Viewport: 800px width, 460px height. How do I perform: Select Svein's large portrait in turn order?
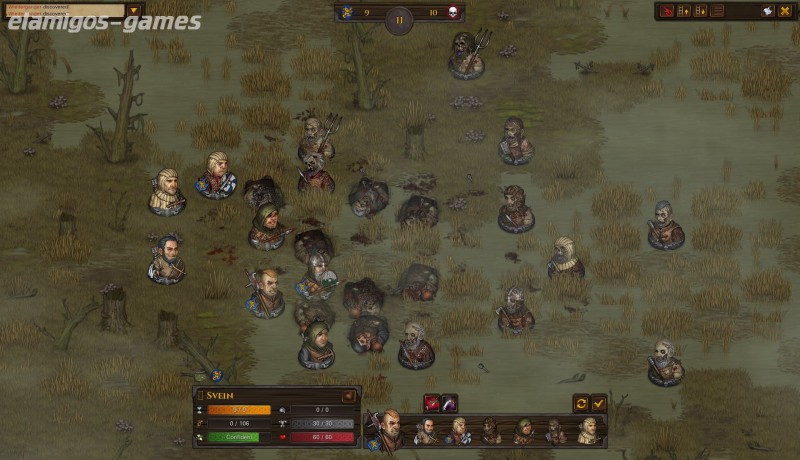point(387,428)
